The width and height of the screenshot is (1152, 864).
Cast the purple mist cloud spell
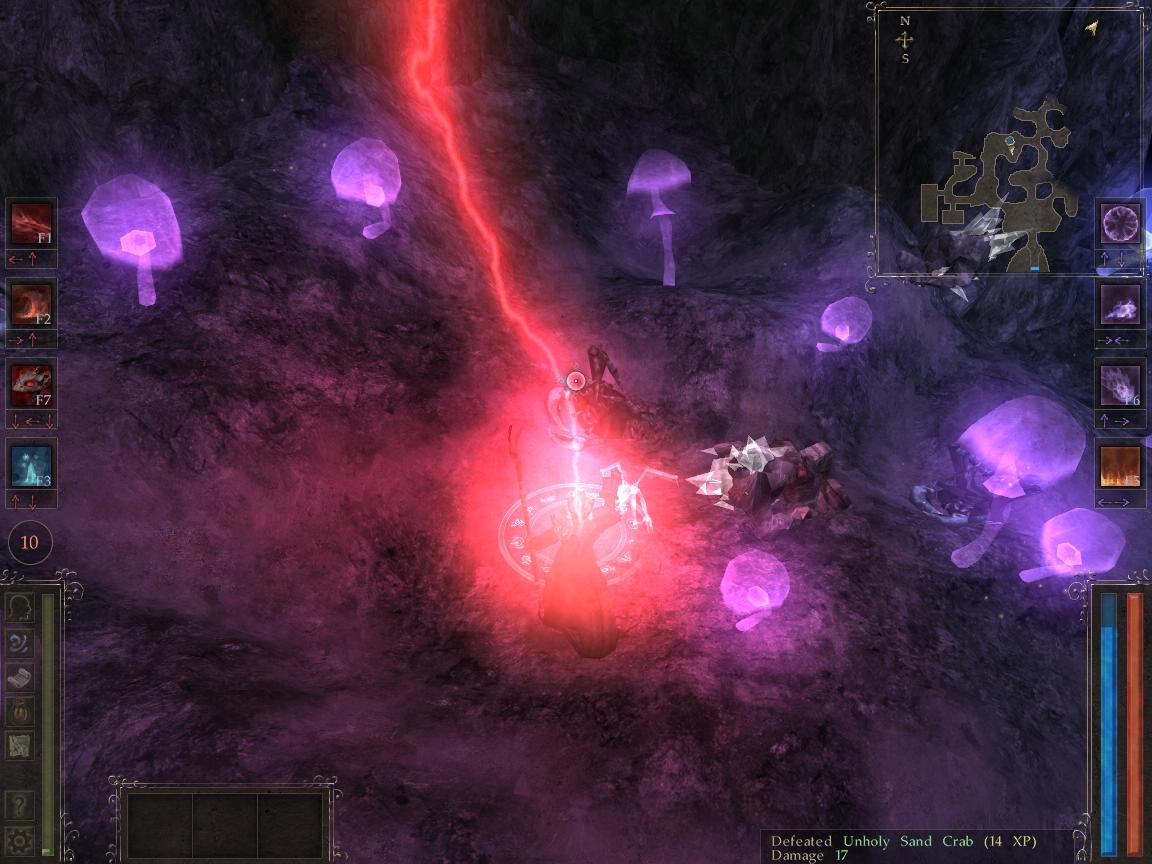pos(1120,303)
